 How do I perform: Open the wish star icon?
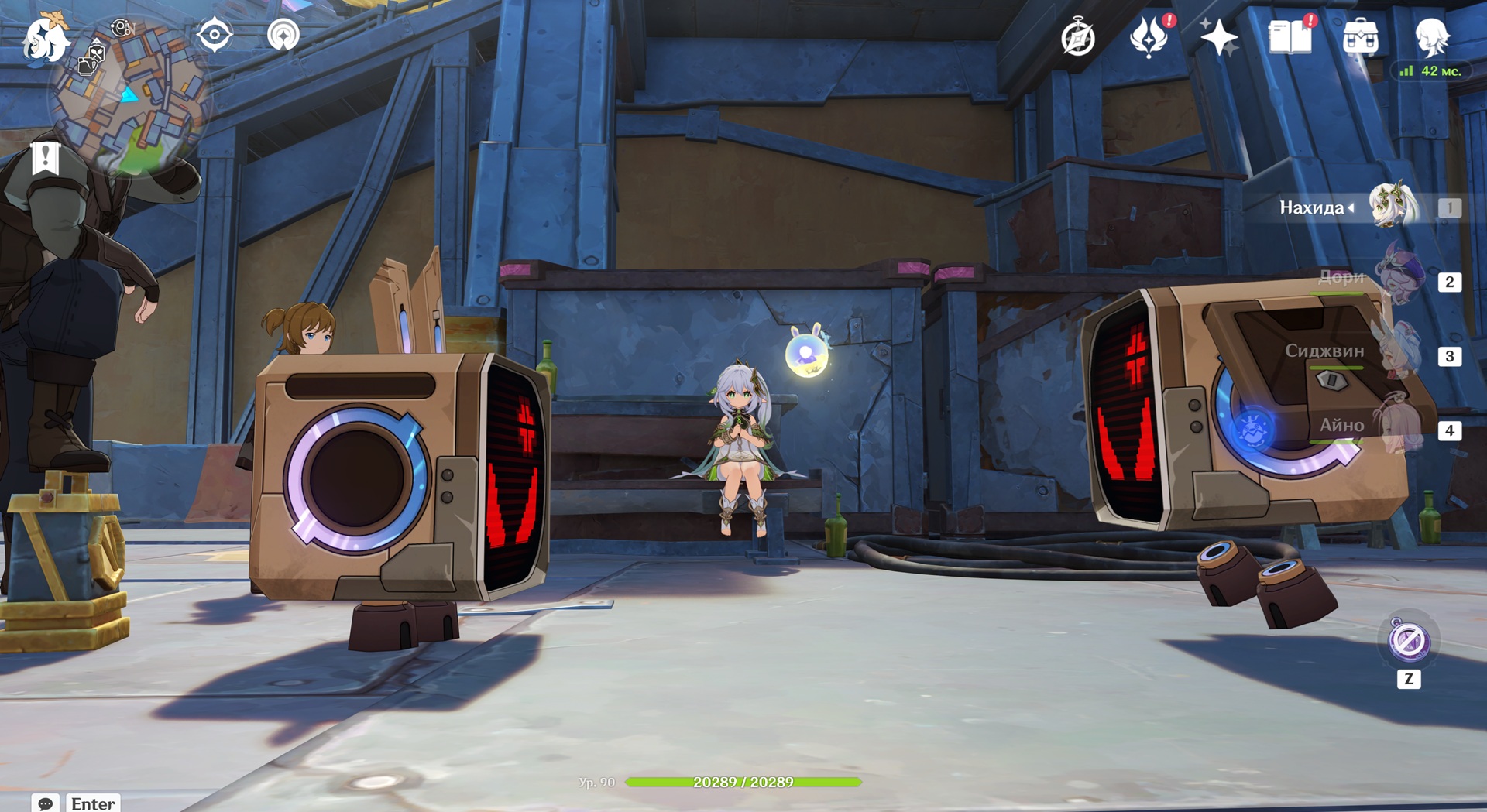pyautogui.click(x=1218, y=37)
